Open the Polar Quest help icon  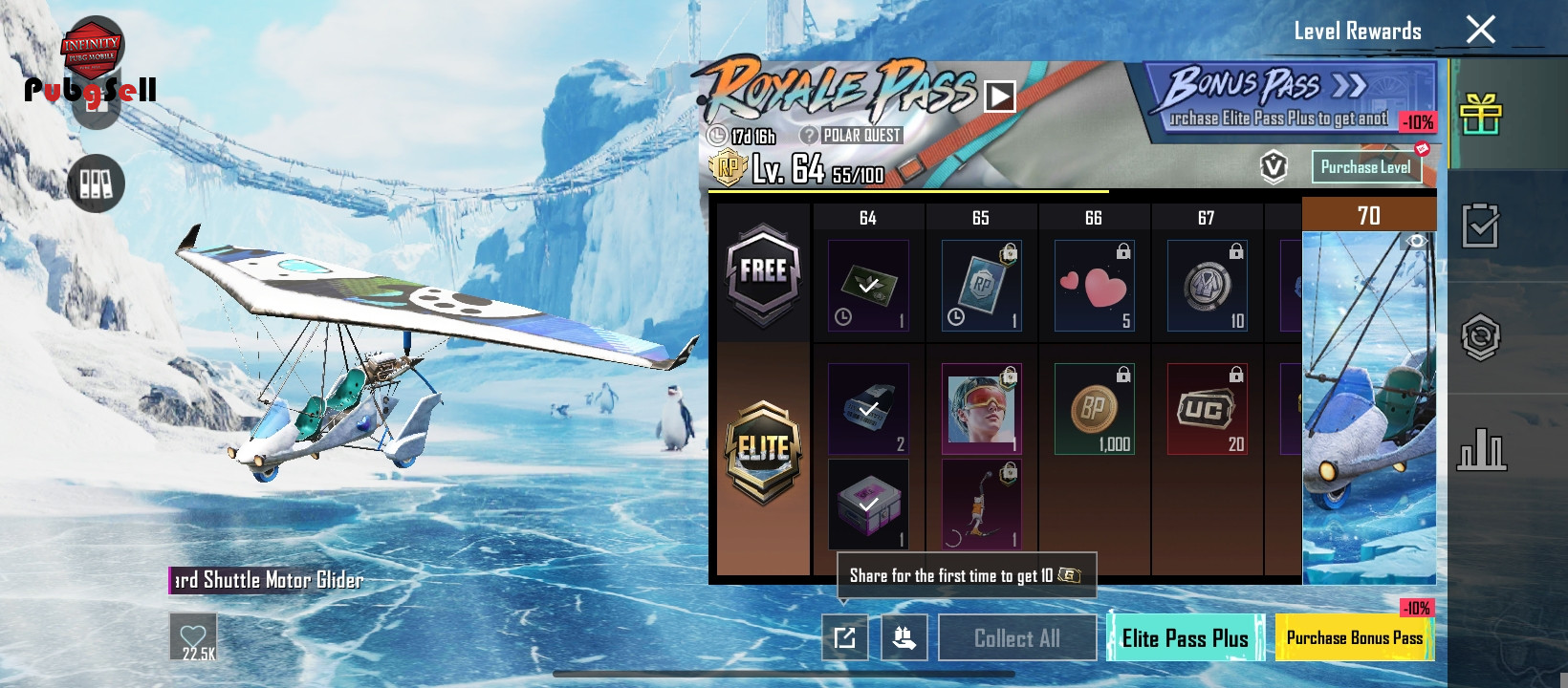tap(809, 136)
